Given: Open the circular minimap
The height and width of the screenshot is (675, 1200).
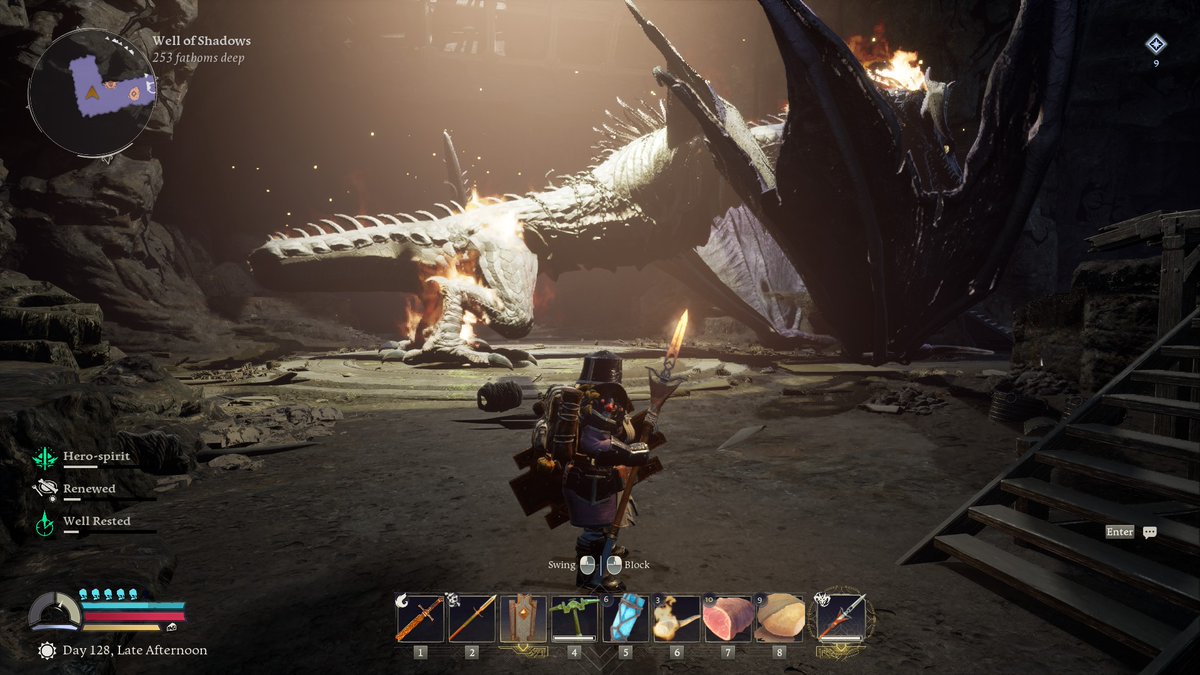Looking at the screenshot, I should point(92,92).
